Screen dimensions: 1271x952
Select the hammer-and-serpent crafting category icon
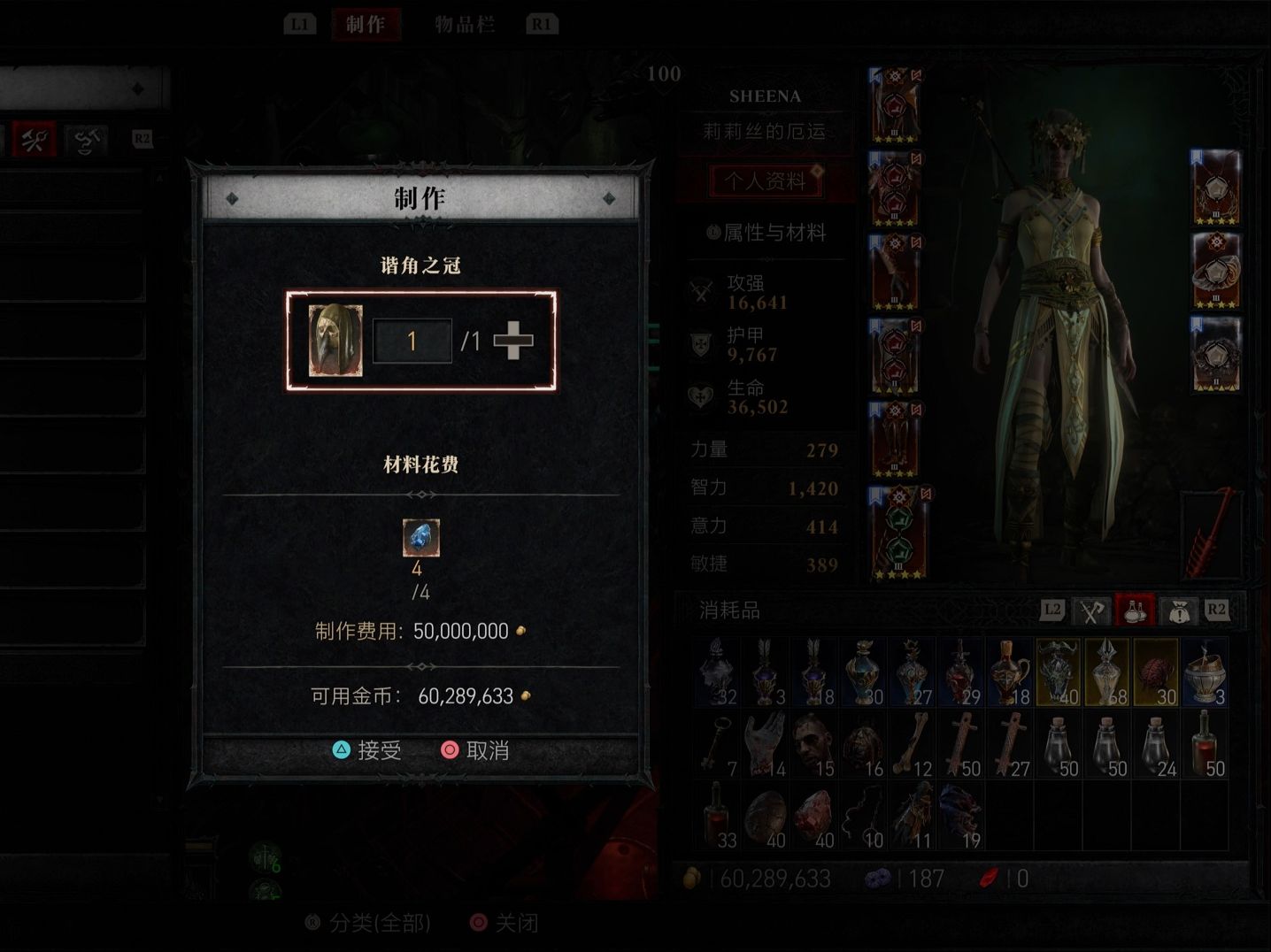click(x=86, y=139)
